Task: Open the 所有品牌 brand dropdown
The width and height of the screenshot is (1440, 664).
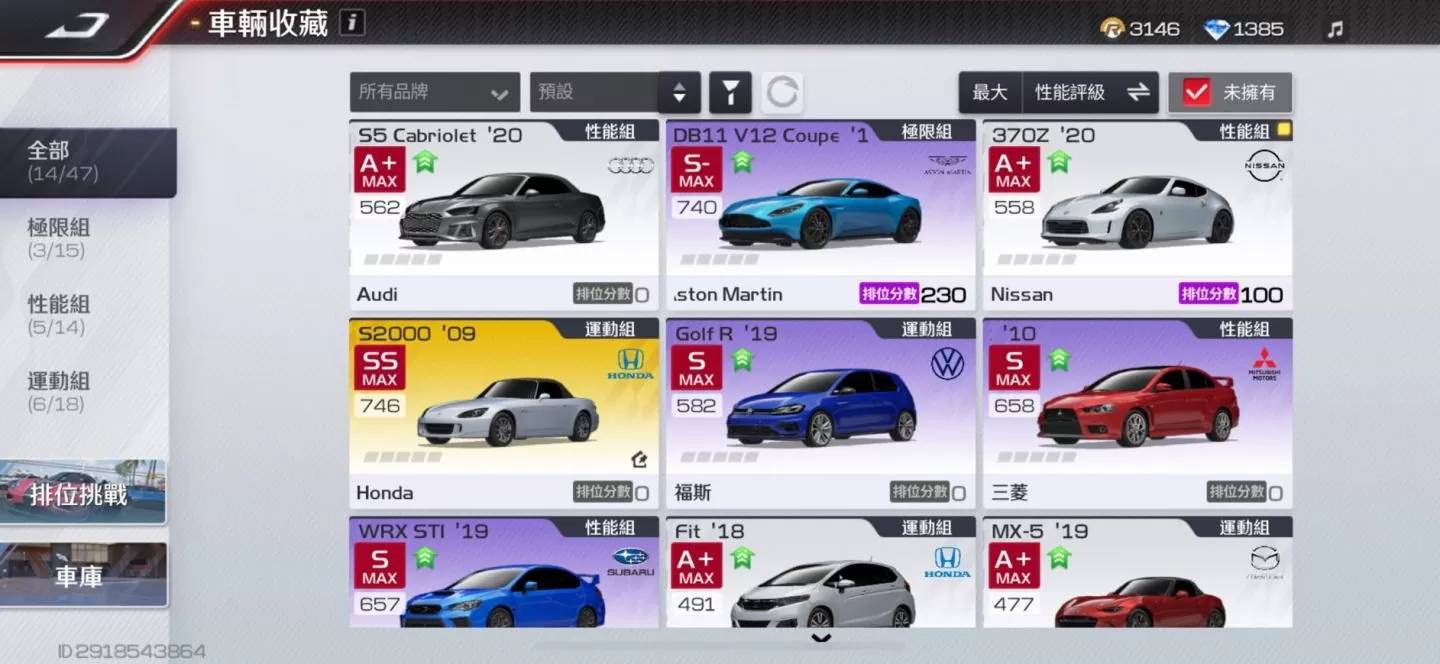Action: tap(434, 92)
